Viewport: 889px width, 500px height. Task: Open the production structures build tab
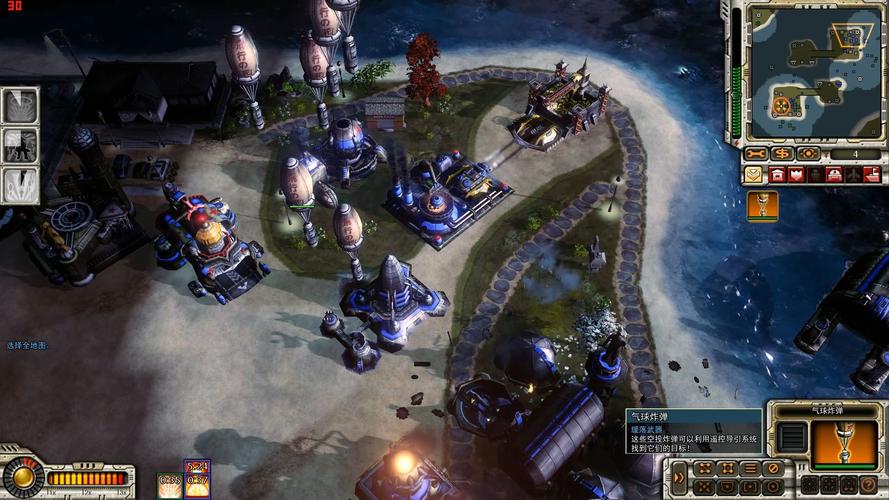pyautogui.click(x=777, y=175)
